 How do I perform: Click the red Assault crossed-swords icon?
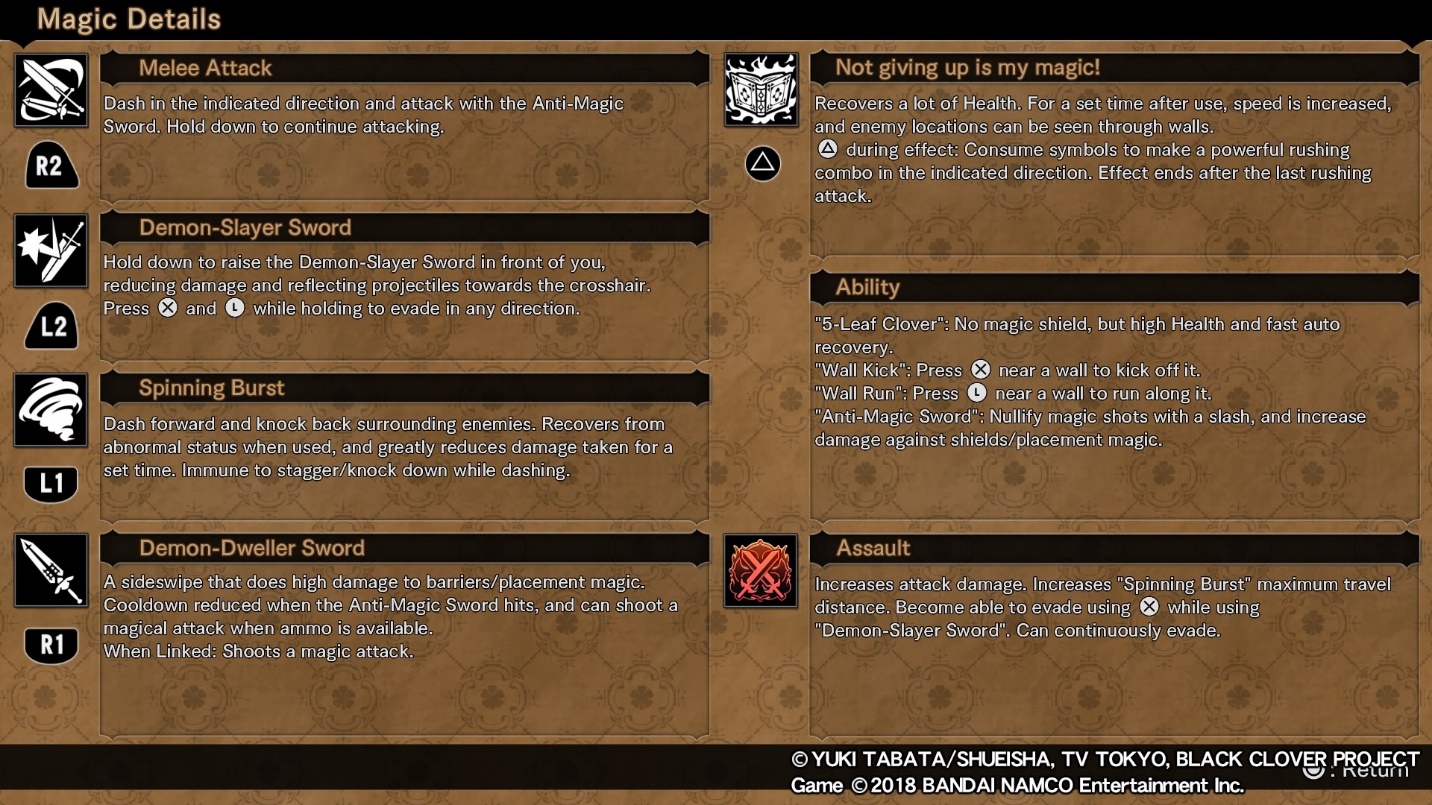coord(761,571)
